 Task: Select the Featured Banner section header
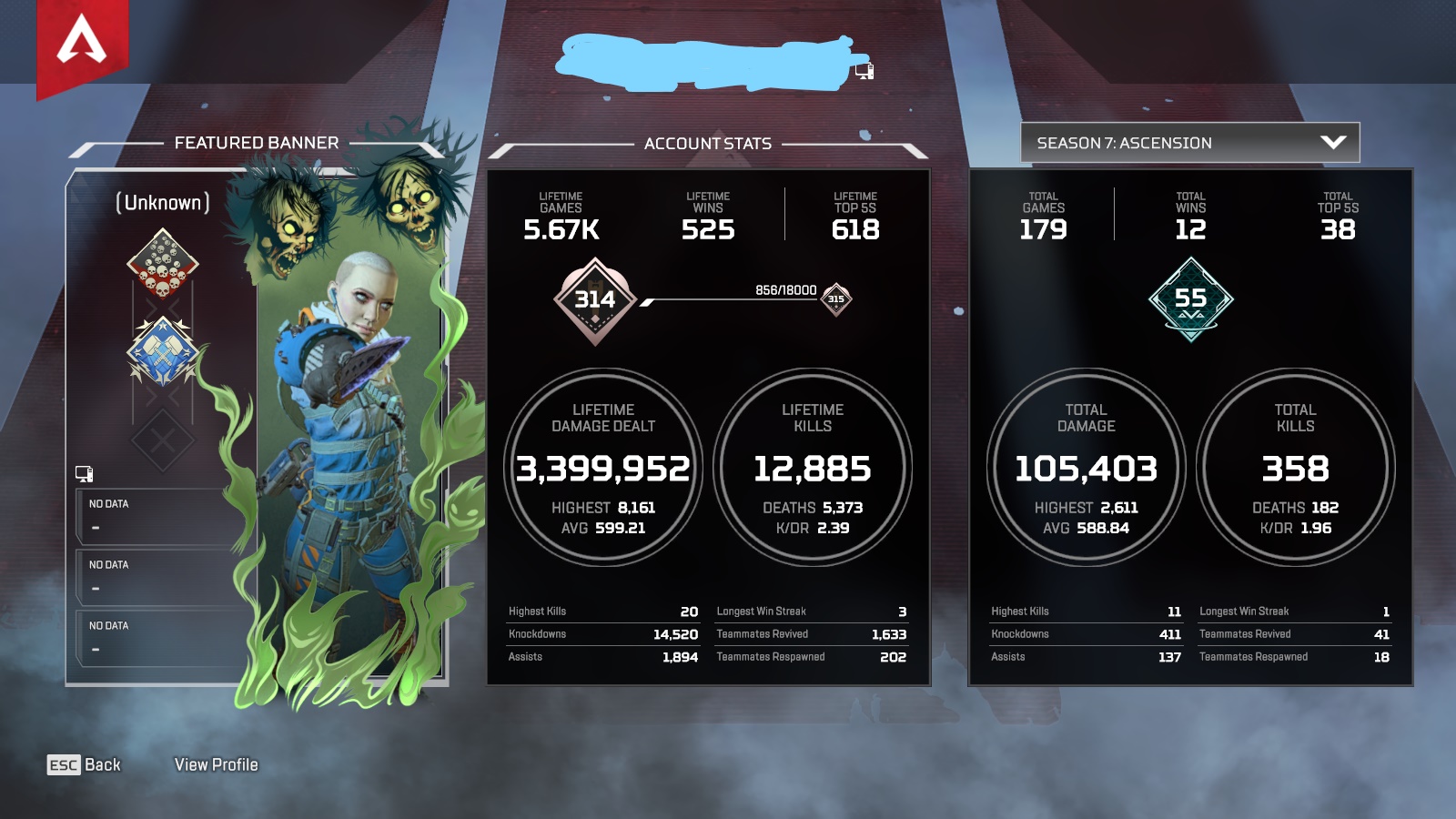[x=258, y=143]
